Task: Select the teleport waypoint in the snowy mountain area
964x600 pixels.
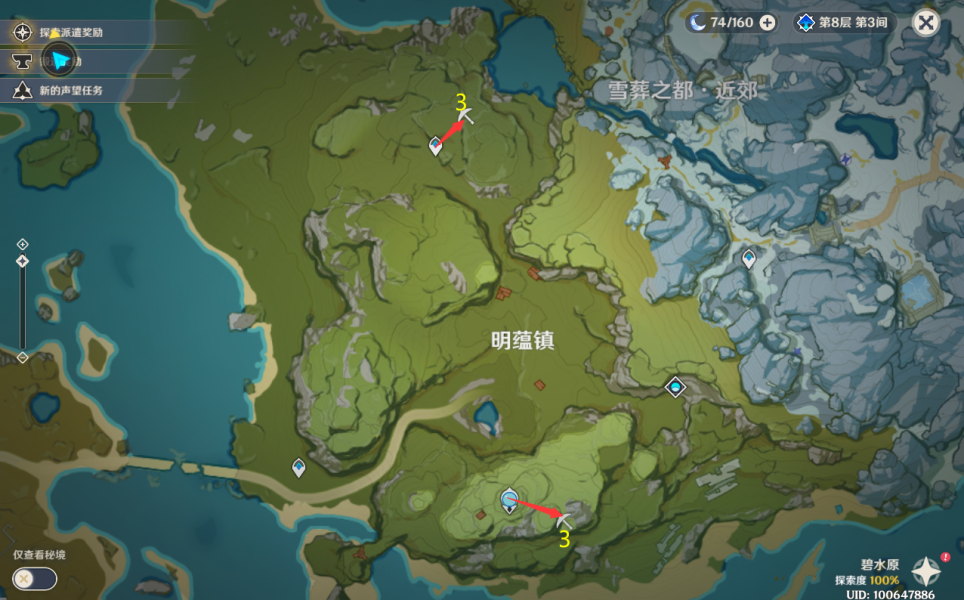Action: click(749, 259)
